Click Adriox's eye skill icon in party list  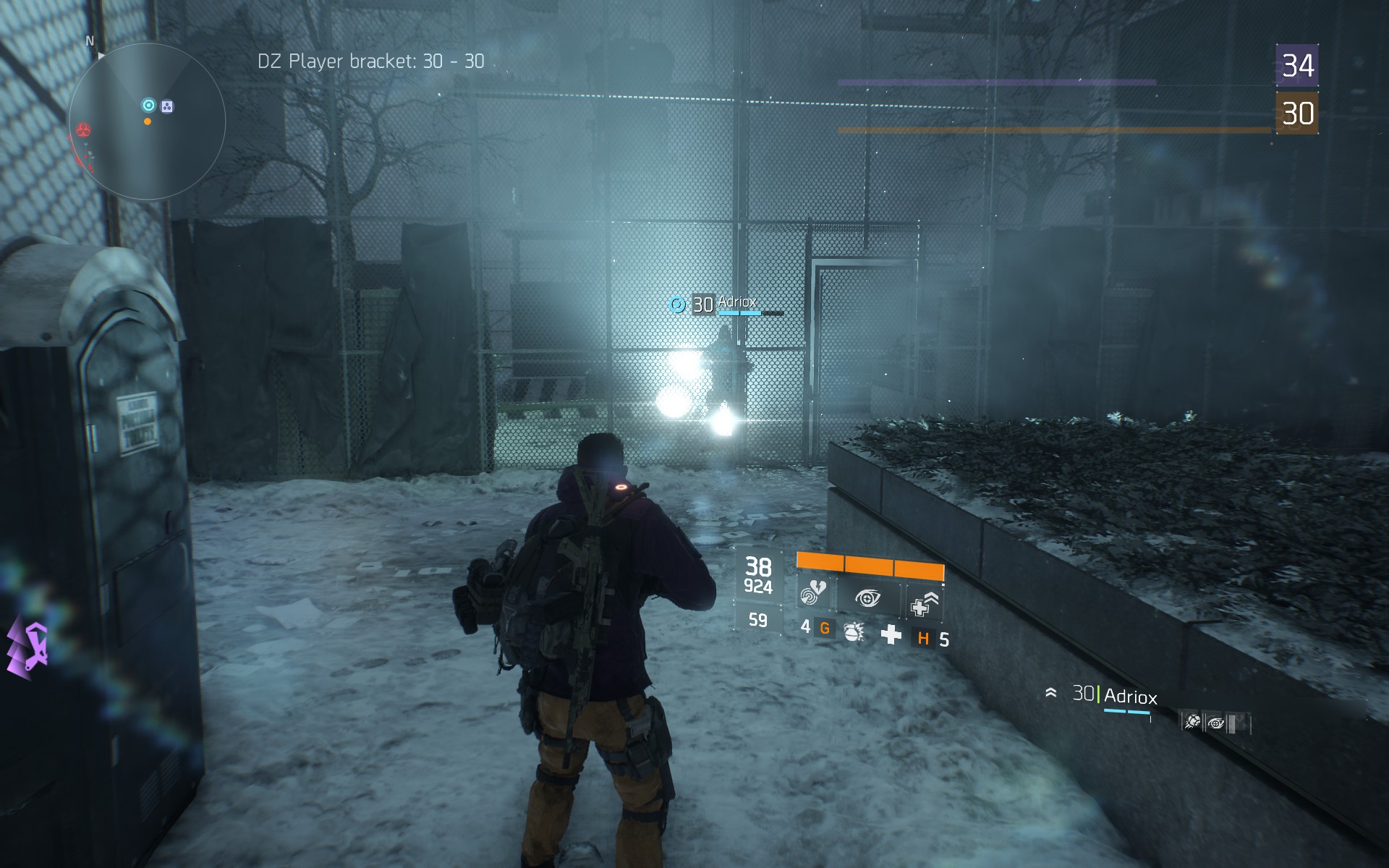(1216, 723)
